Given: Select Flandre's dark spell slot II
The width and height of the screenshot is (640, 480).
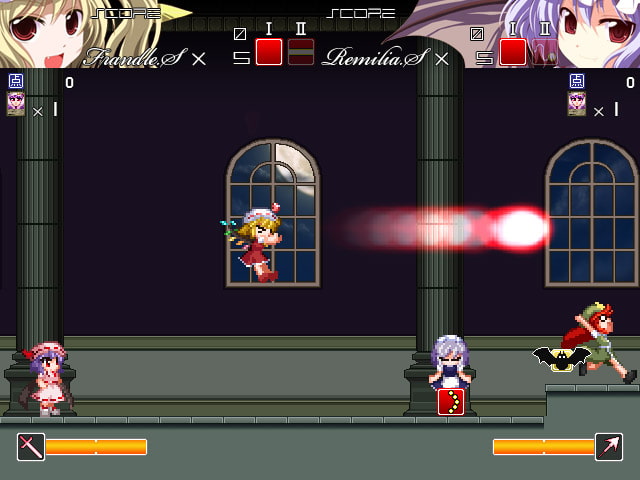Looking at the screenshot, I should pos(301,52).
